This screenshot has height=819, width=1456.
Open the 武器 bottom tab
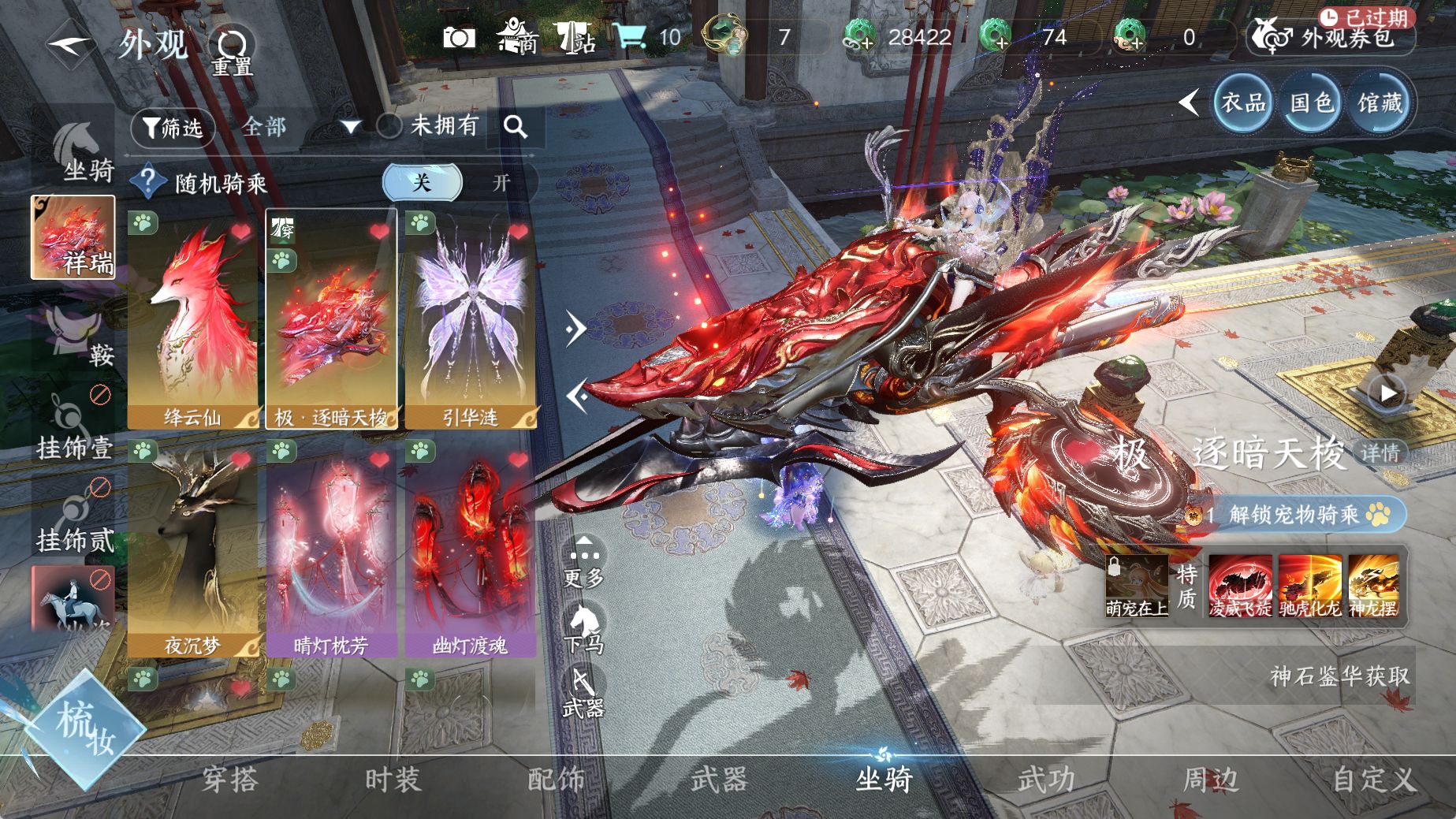tap(719, 780)
